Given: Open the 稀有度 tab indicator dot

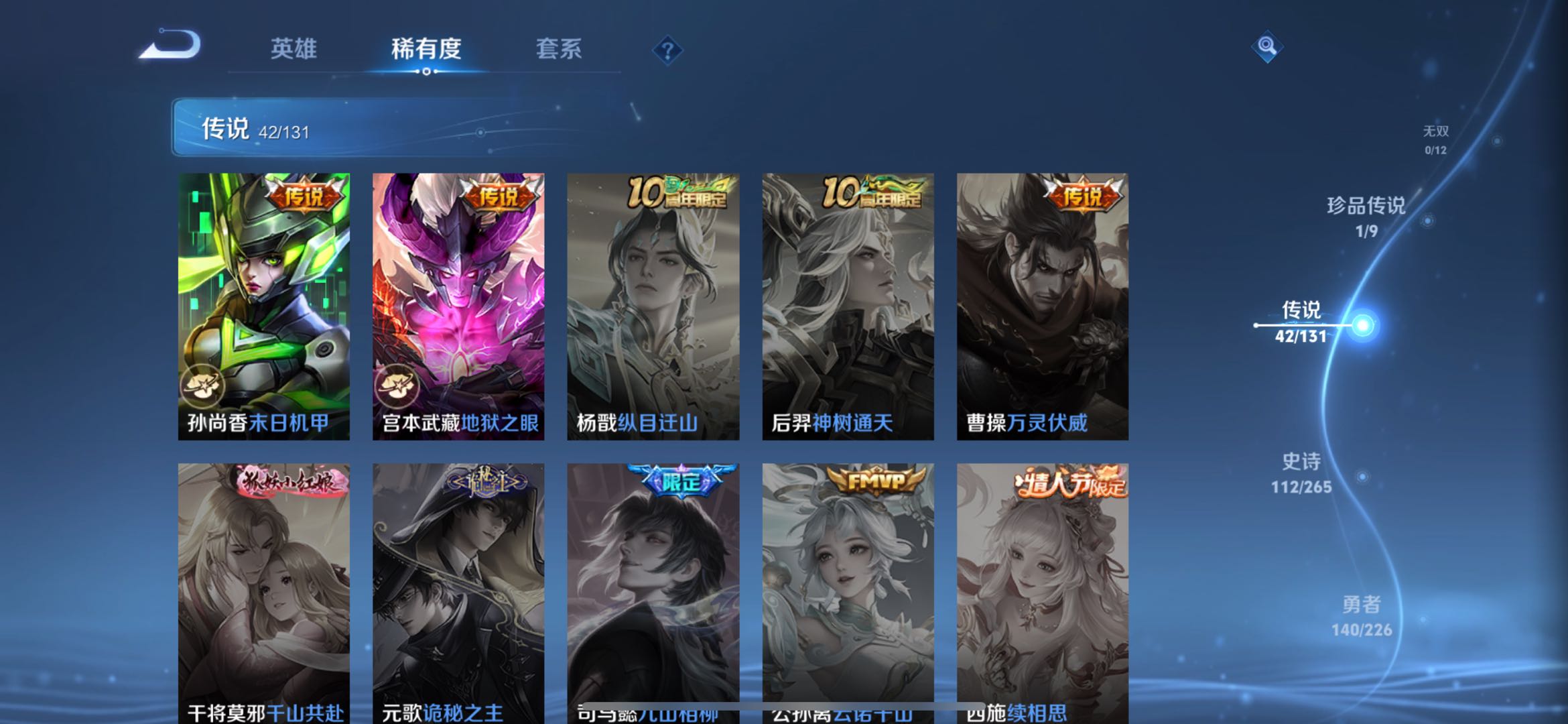Looking at the screenshot, I should coord(428,71).
